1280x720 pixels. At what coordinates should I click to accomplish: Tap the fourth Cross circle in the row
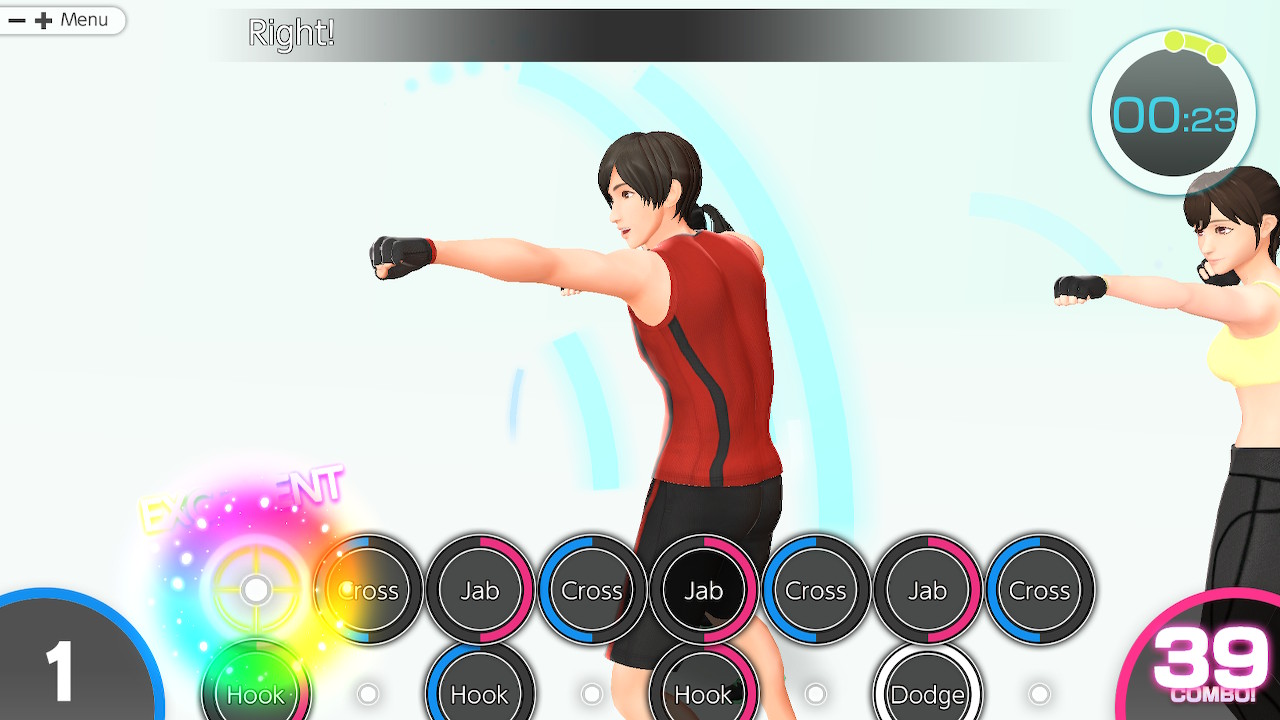click(1039, 591)
